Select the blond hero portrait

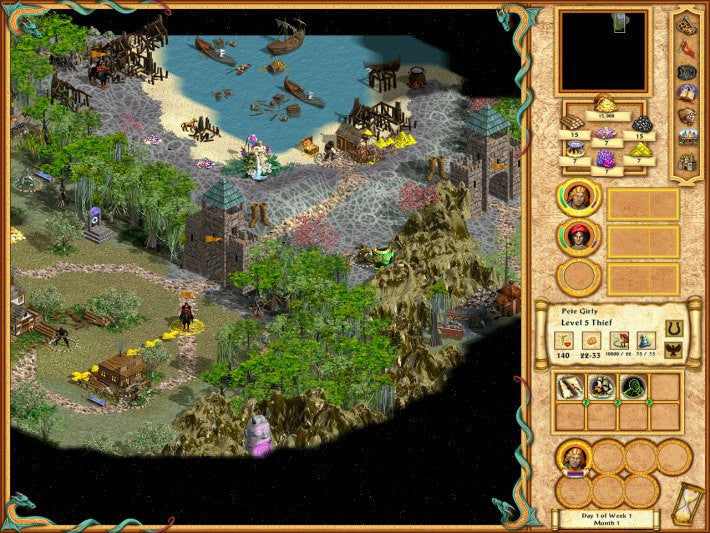579,197
